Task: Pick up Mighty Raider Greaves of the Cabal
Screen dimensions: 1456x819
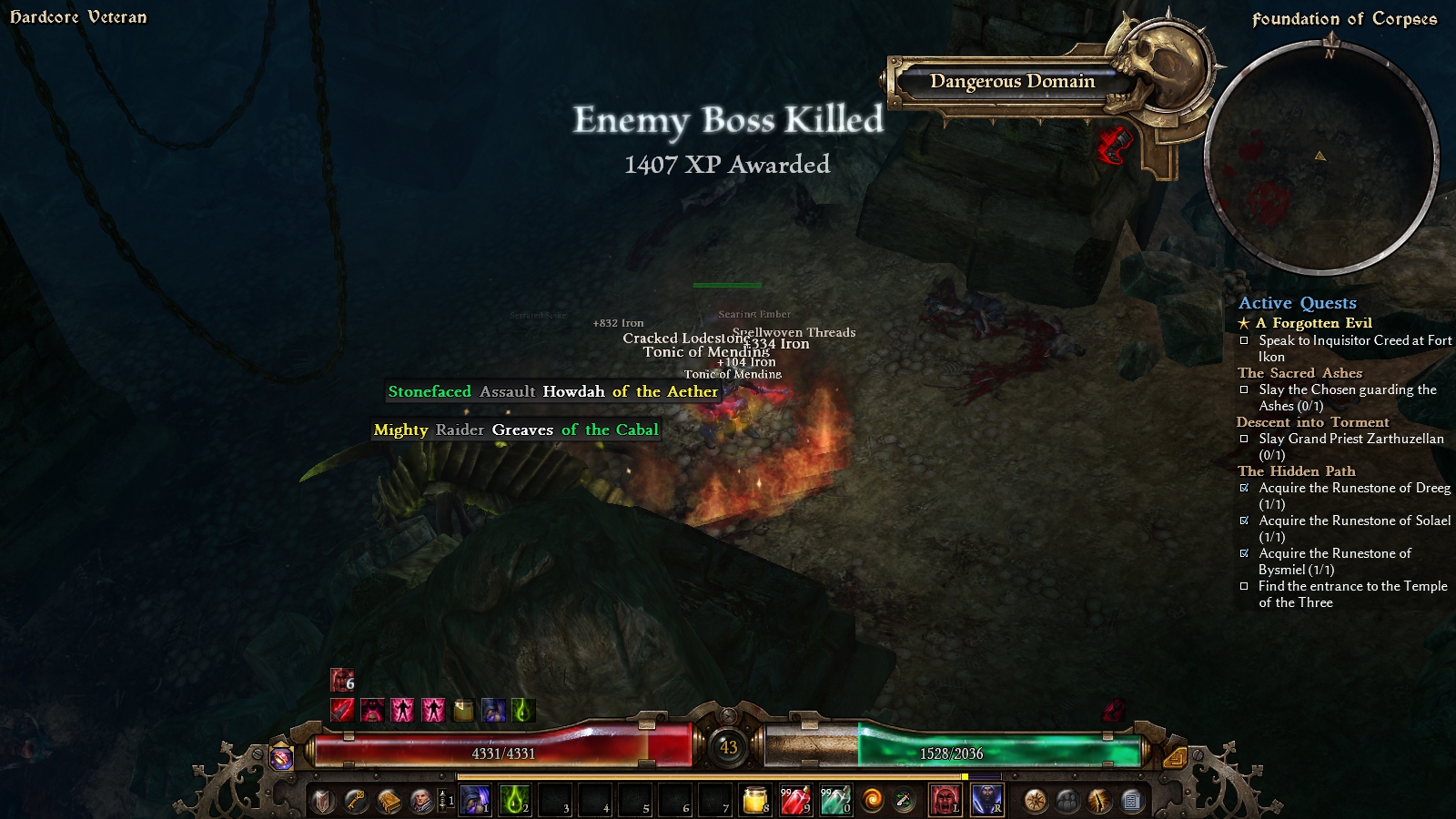Action: (516, 430)
